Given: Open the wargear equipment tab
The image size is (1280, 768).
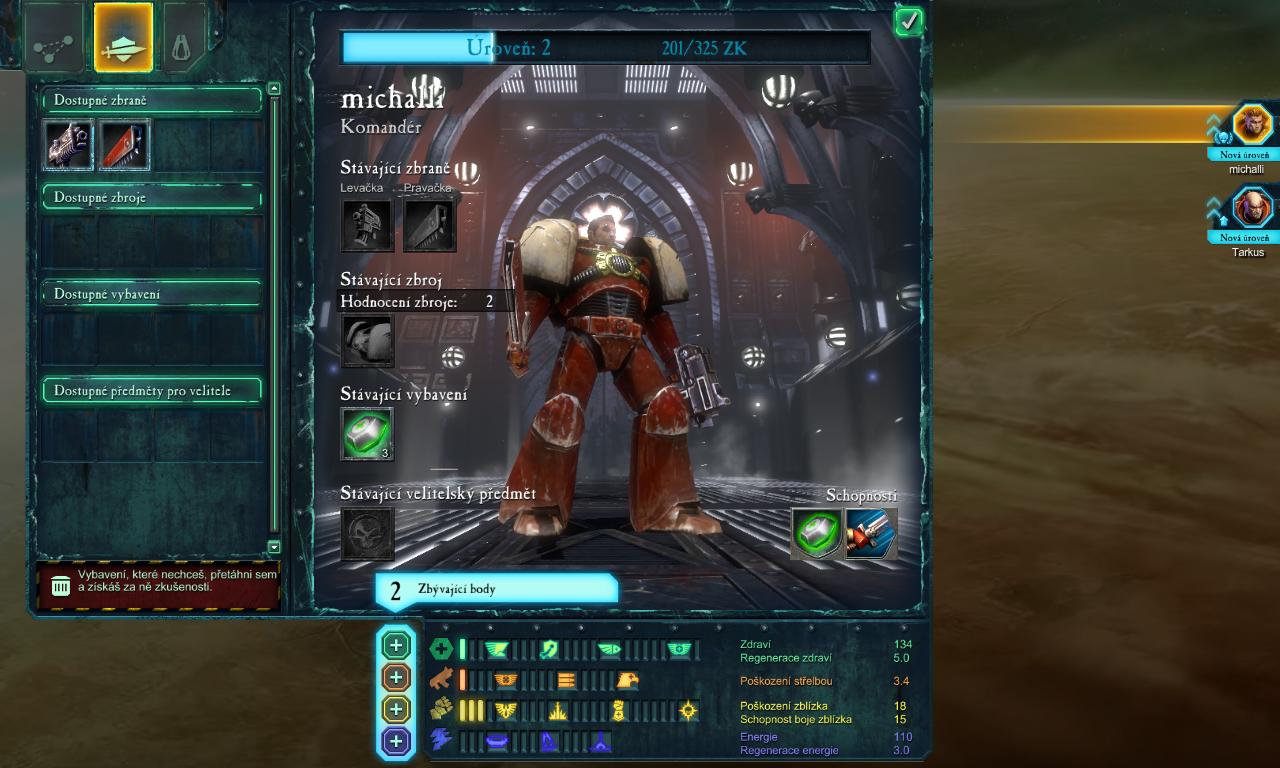Looking at the screenshot, I should click(x=123, y=38).
